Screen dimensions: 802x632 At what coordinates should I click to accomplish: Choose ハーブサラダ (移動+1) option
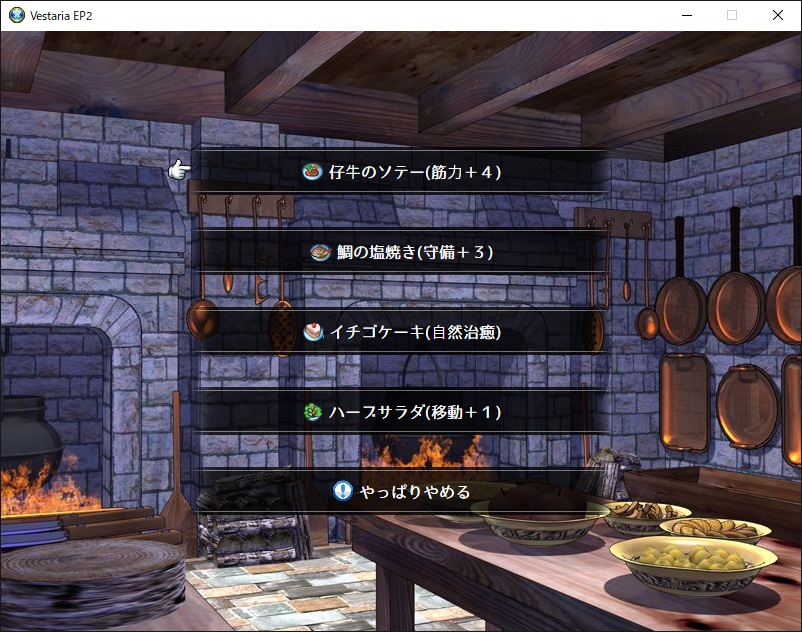402,412
